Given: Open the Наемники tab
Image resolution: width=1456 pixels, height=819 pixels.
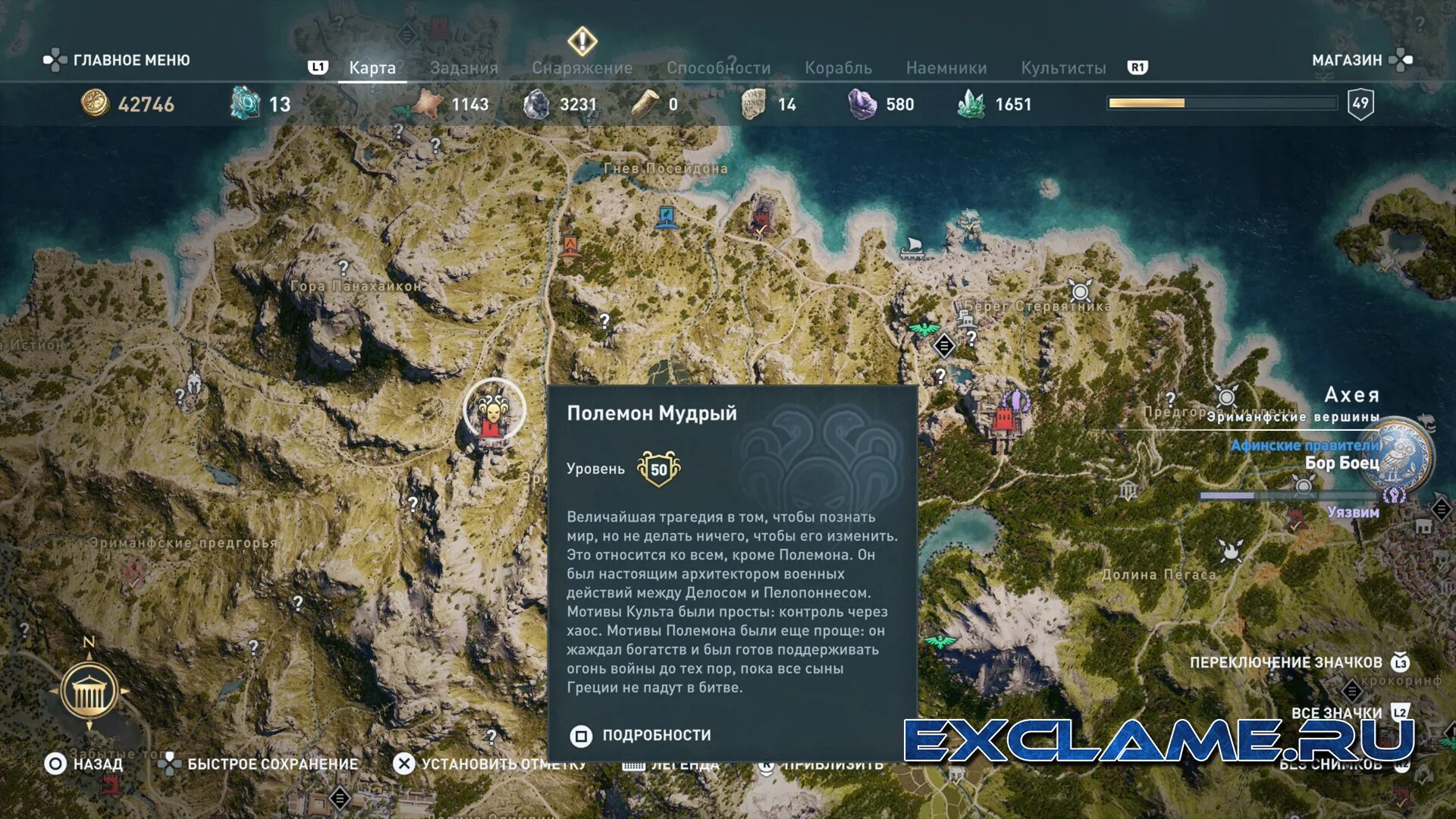Looking at the screenshot, I should point(946,68).
